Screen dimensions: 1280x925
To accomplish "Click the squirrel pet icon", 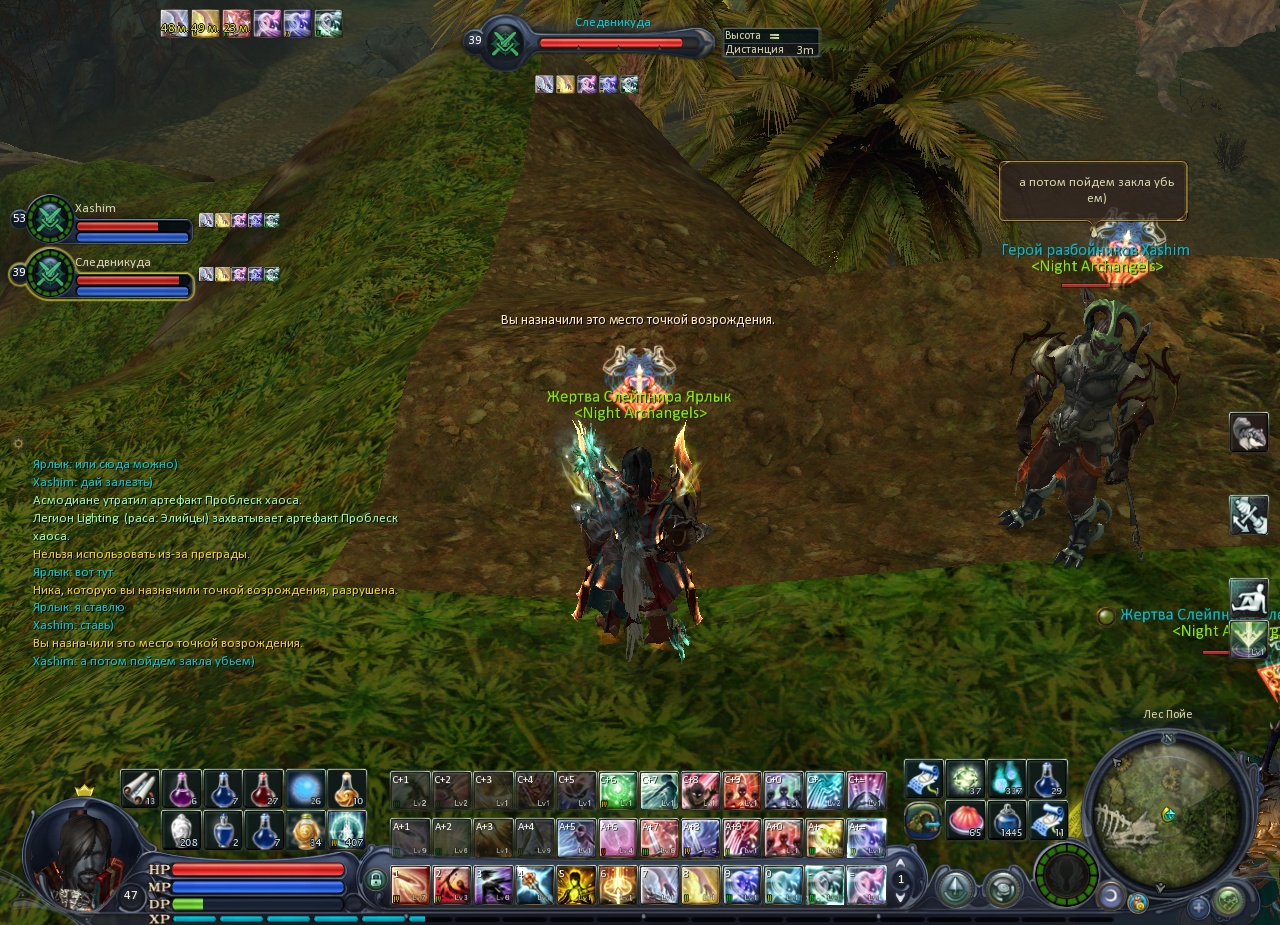I will 1248,432.
